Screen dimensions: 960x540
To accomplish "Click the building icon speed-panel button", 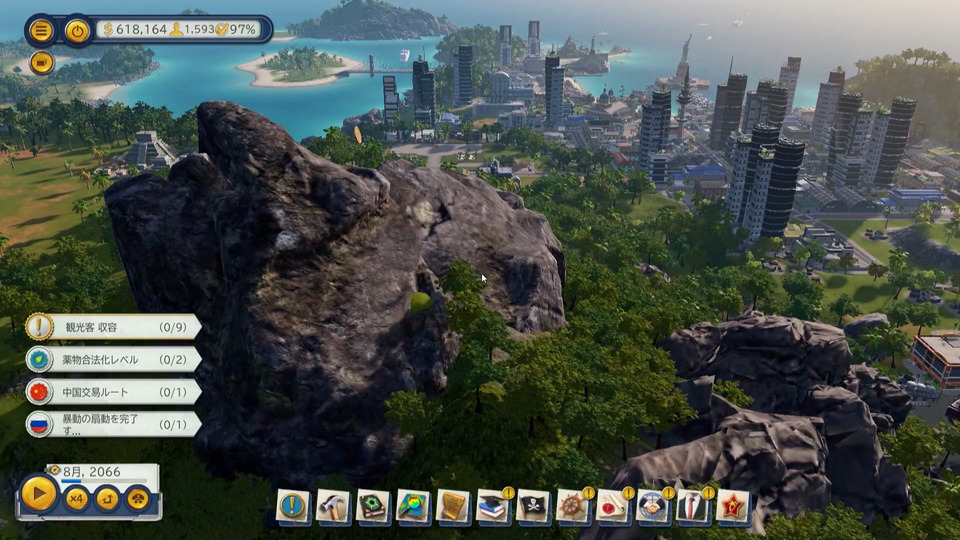I will pyautogui.click(x=138, y=497).
